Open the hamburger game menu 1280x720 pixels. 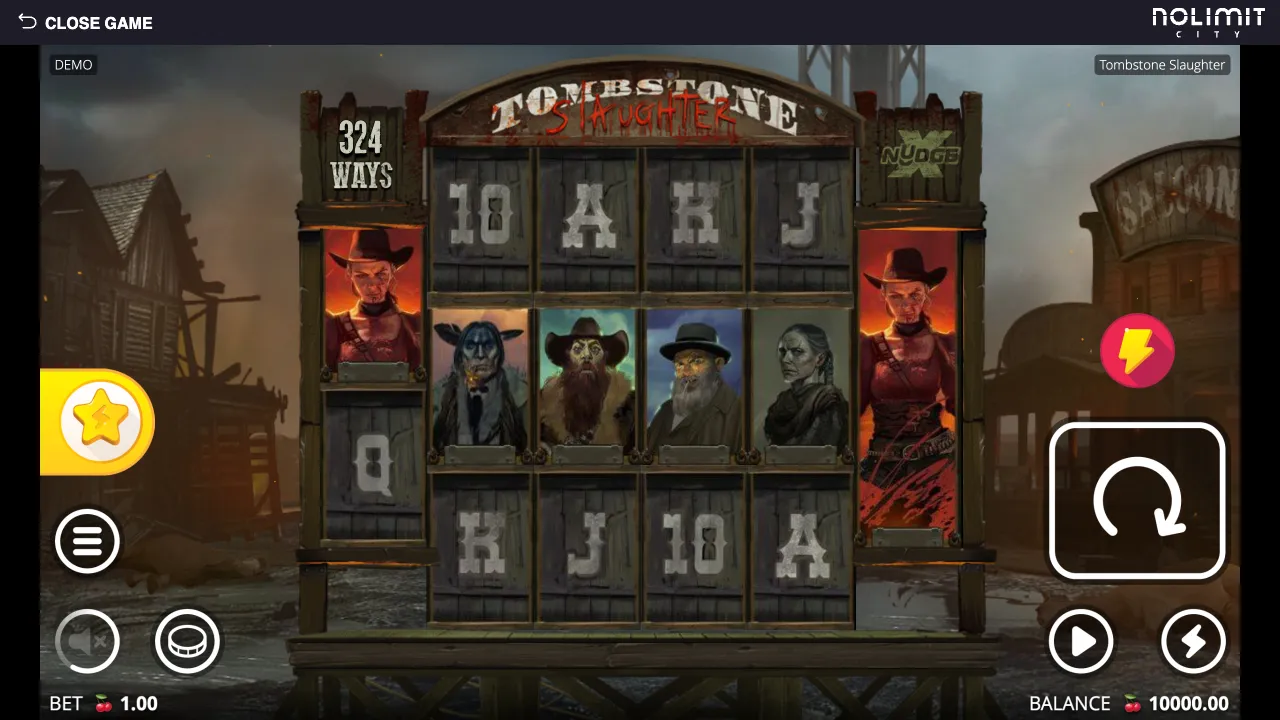click(87, 540)
